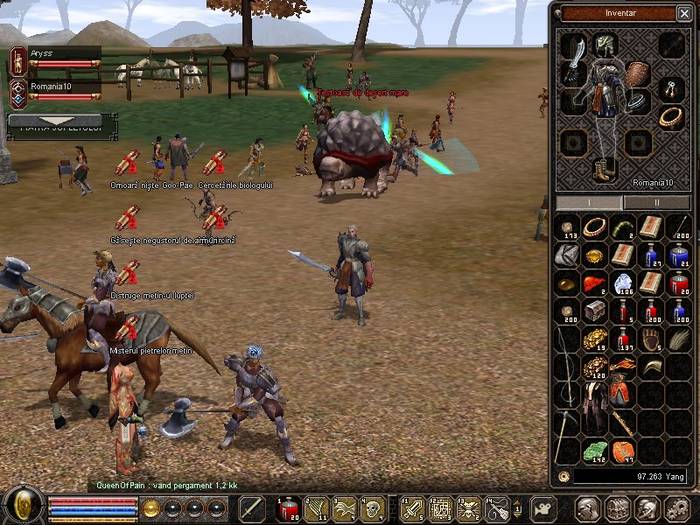Activate the skull skill in the hotbar
Screen dimensions: 700x525
click(372, 509)
